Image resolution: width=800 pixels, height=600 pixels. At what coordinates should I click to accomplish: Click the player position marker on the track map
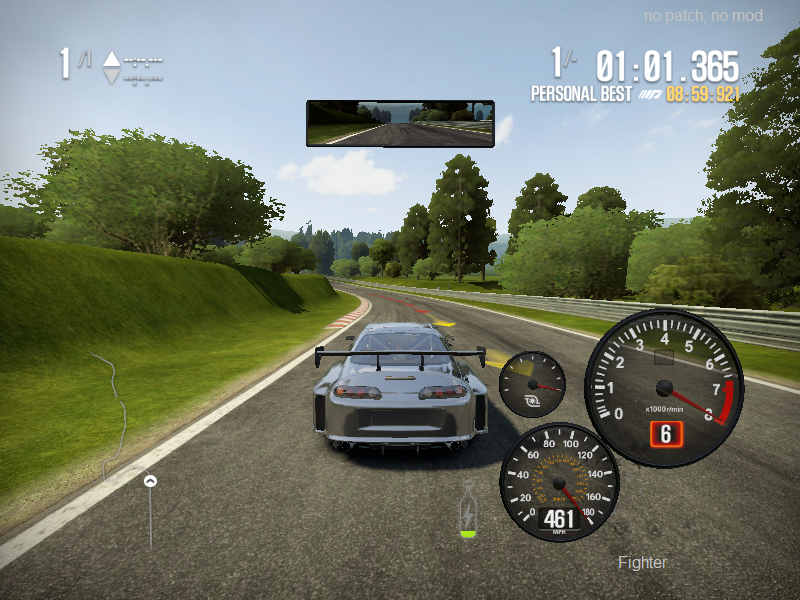pyautogui.click(x=150, y=481)
